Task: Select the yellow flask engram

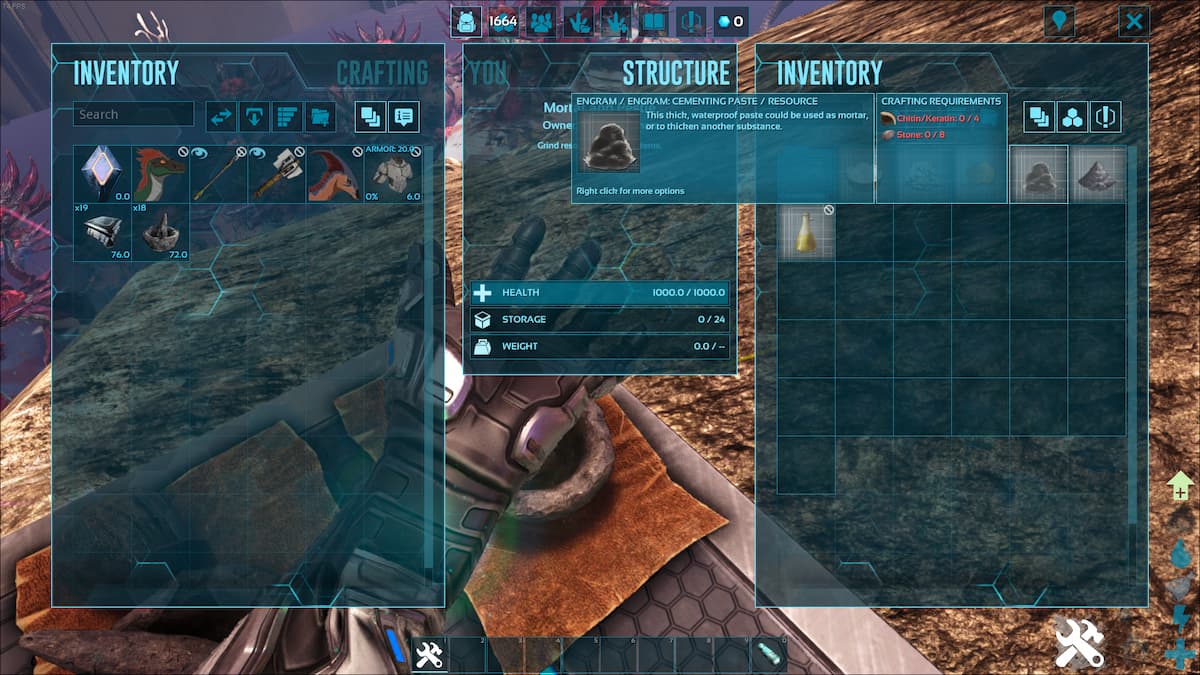Action: (806, 232)
